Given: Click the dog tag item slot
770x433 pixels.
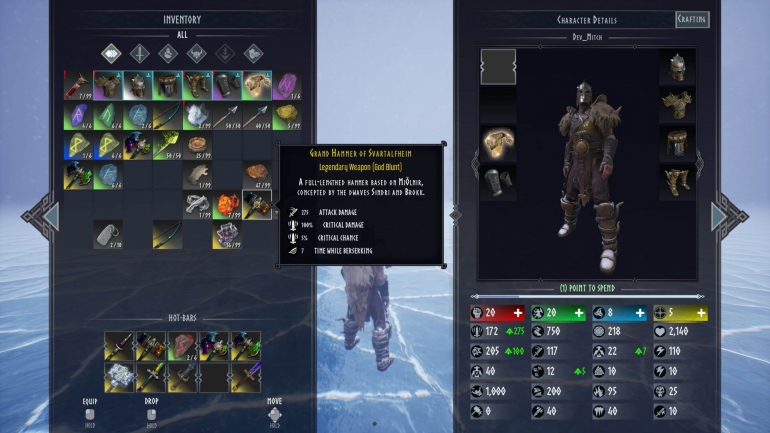Looking at the screenshot, I should pos(109,235).
